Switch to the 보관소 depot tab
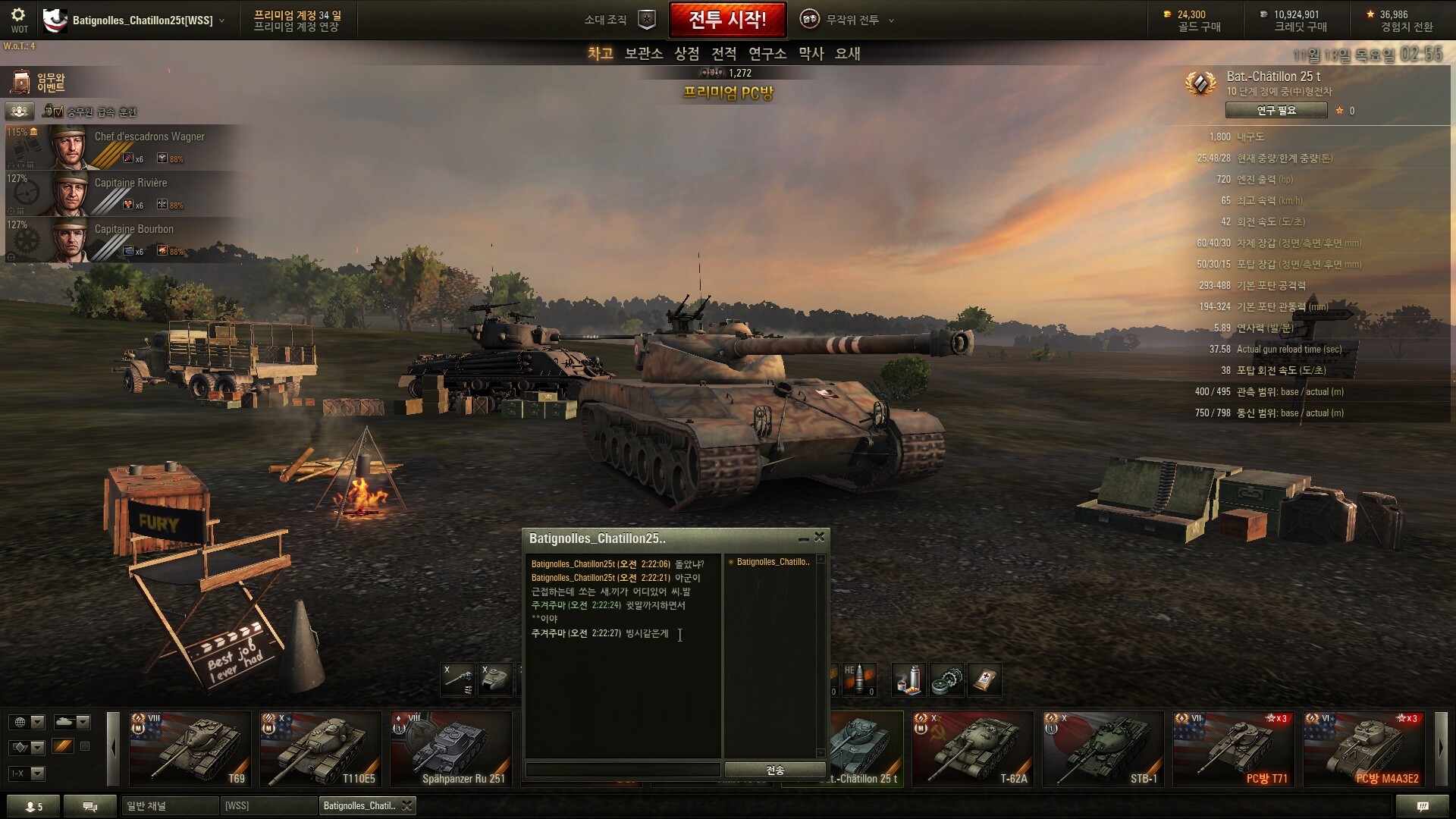 pos(643,54)
